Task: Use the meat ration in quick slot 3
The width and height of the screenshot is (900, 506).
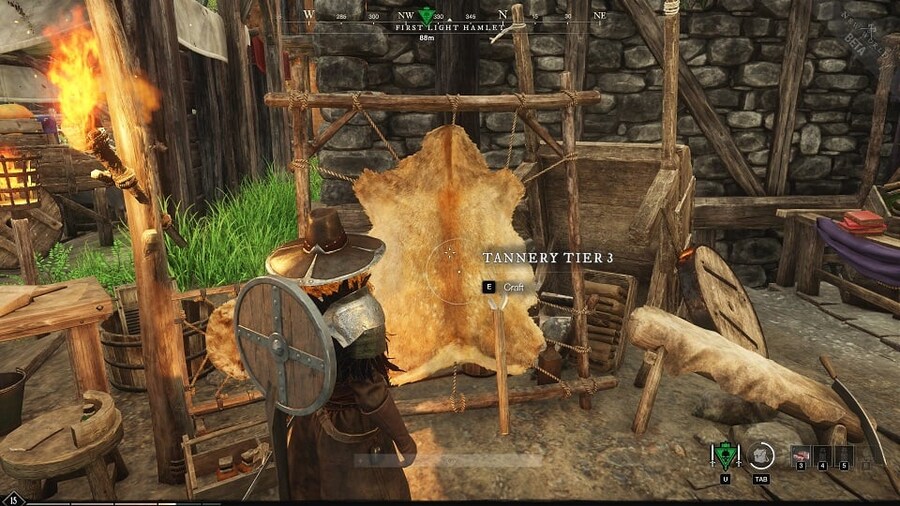Action: [x=799, y=455]
